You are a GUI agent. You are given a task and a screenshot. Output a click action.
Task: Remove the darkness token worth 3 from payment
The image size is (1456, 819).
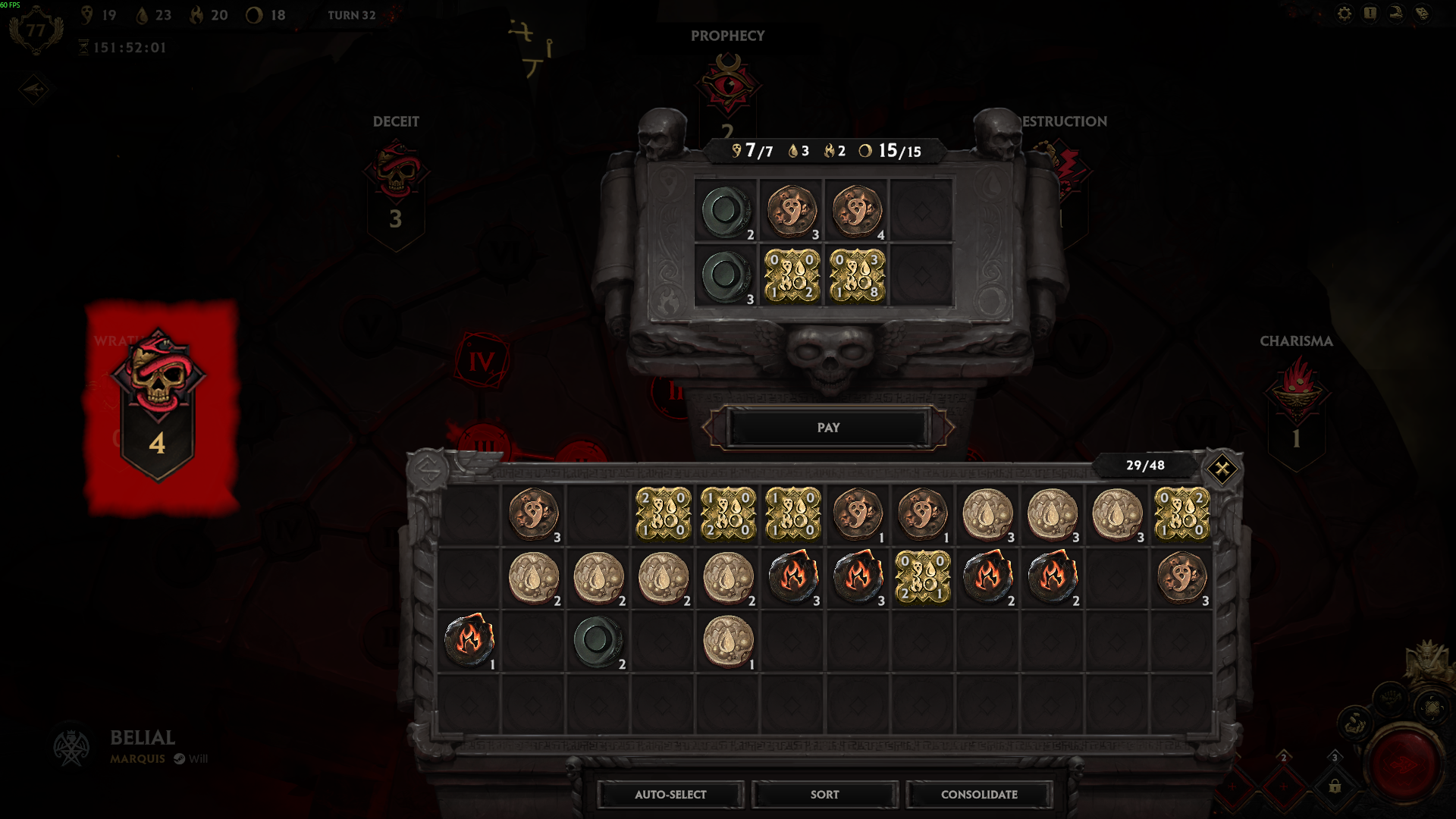[x=726, y=276]
